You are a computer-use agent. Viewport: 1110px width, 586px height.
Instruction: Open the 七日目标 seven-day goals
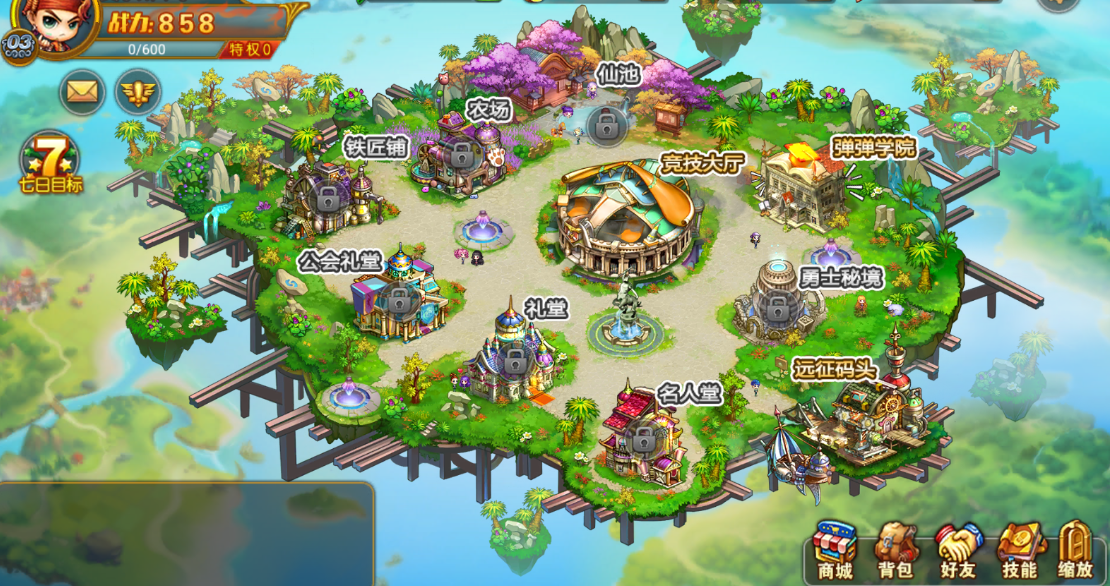pyautogui.click(x=49, y=160)
